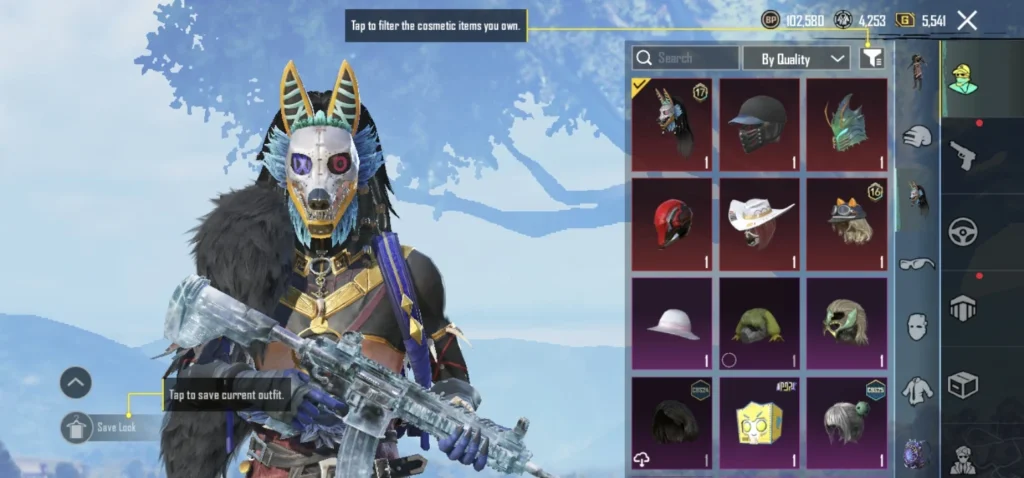
Task: Close the inventory screen with the X
Action: pyautogui.click(x=967, y=20)
